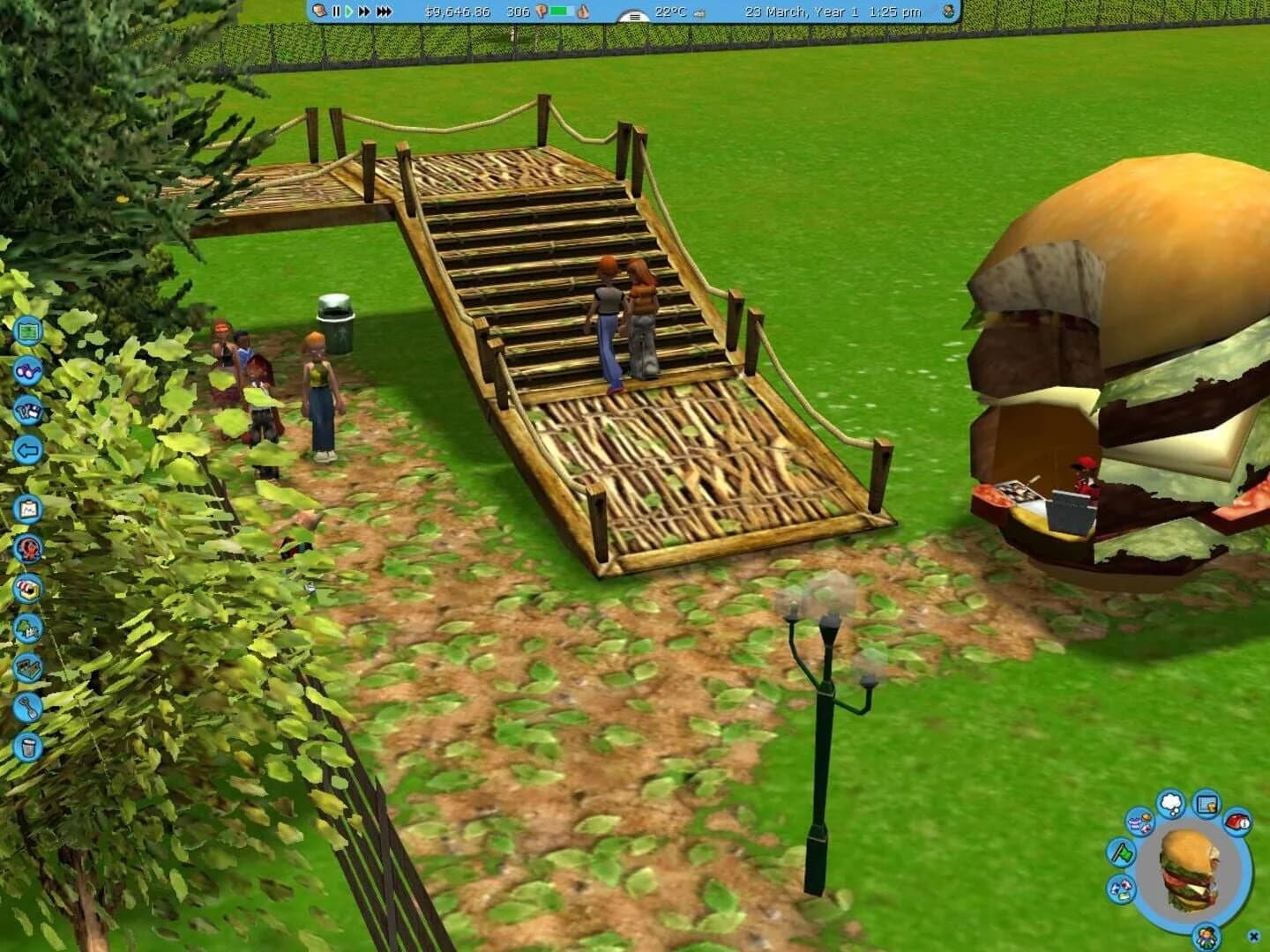Select the trash can delete tool

[28, 745]
